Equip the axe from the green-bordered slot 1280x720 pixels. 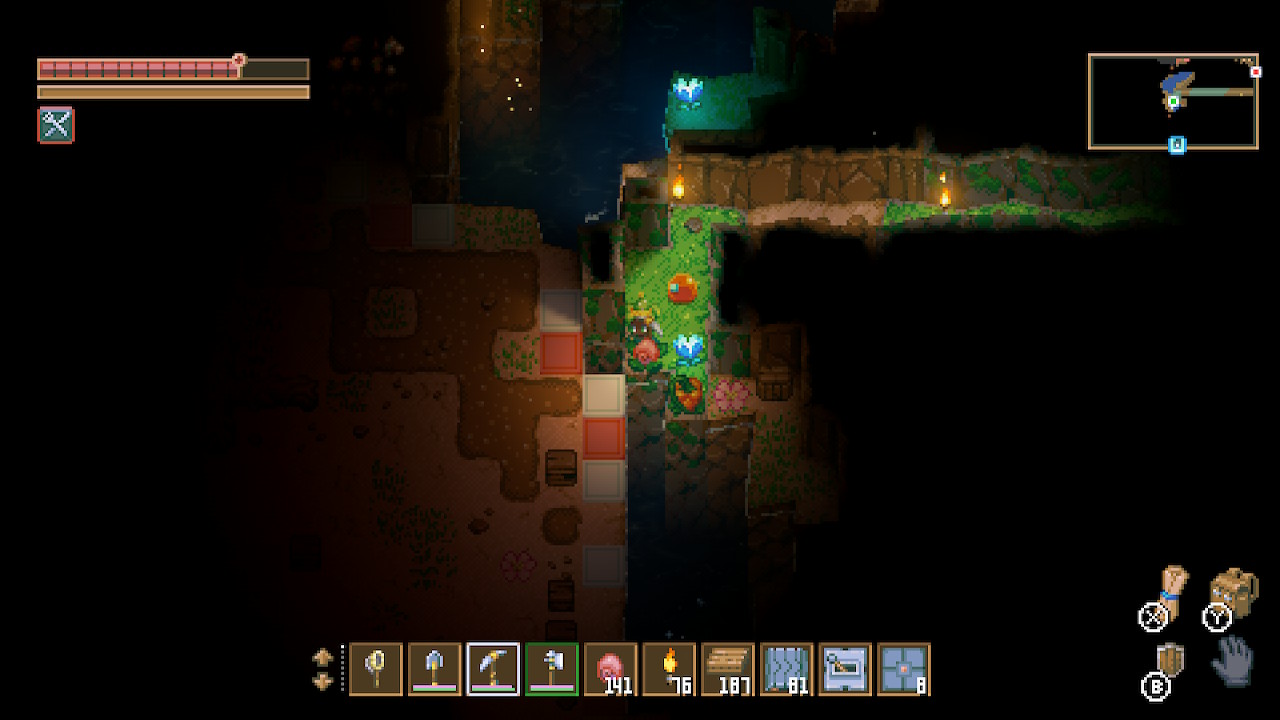point(552,668)
